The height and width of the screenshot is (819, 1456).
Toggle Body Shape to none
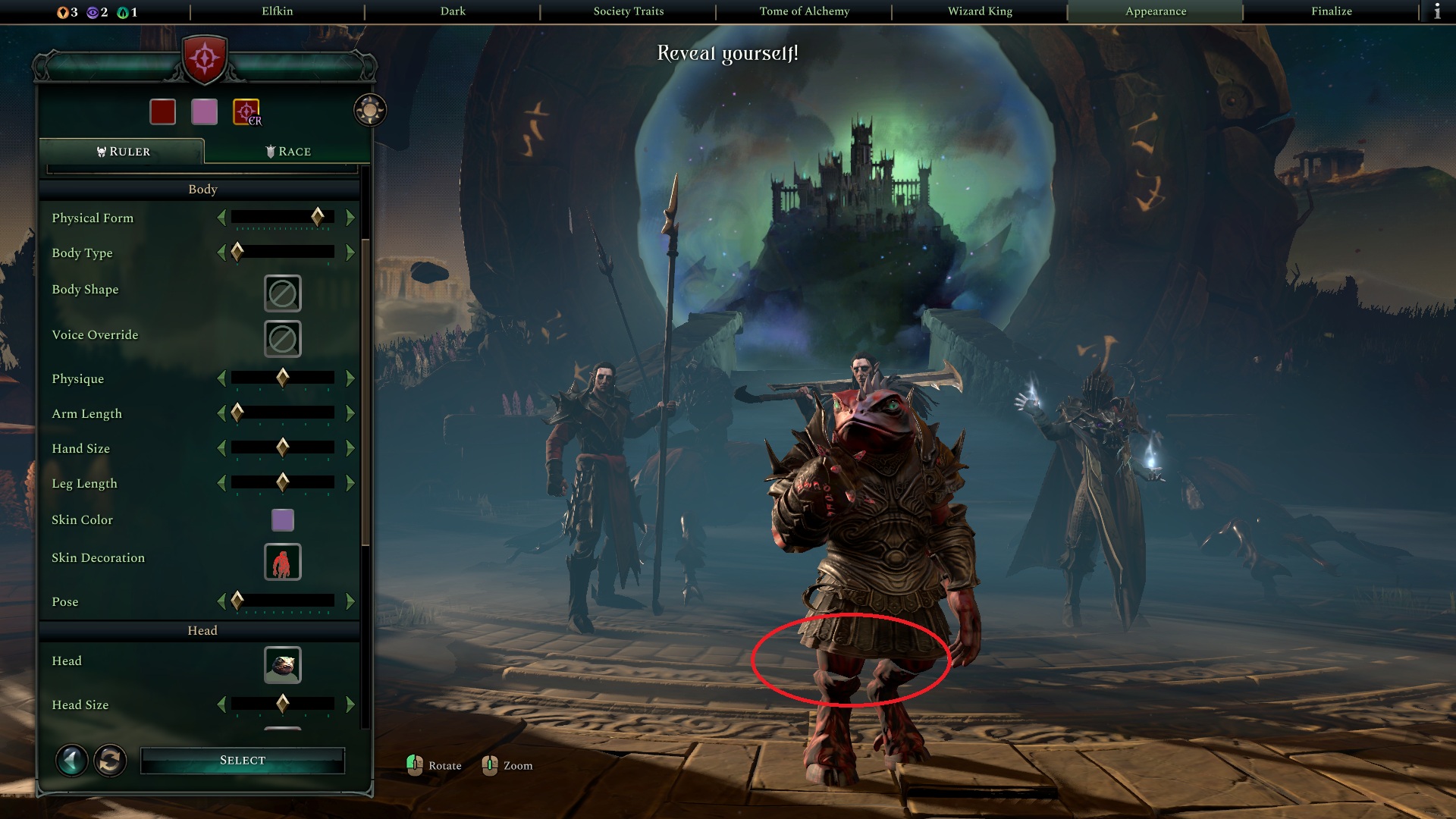point(282,293)
